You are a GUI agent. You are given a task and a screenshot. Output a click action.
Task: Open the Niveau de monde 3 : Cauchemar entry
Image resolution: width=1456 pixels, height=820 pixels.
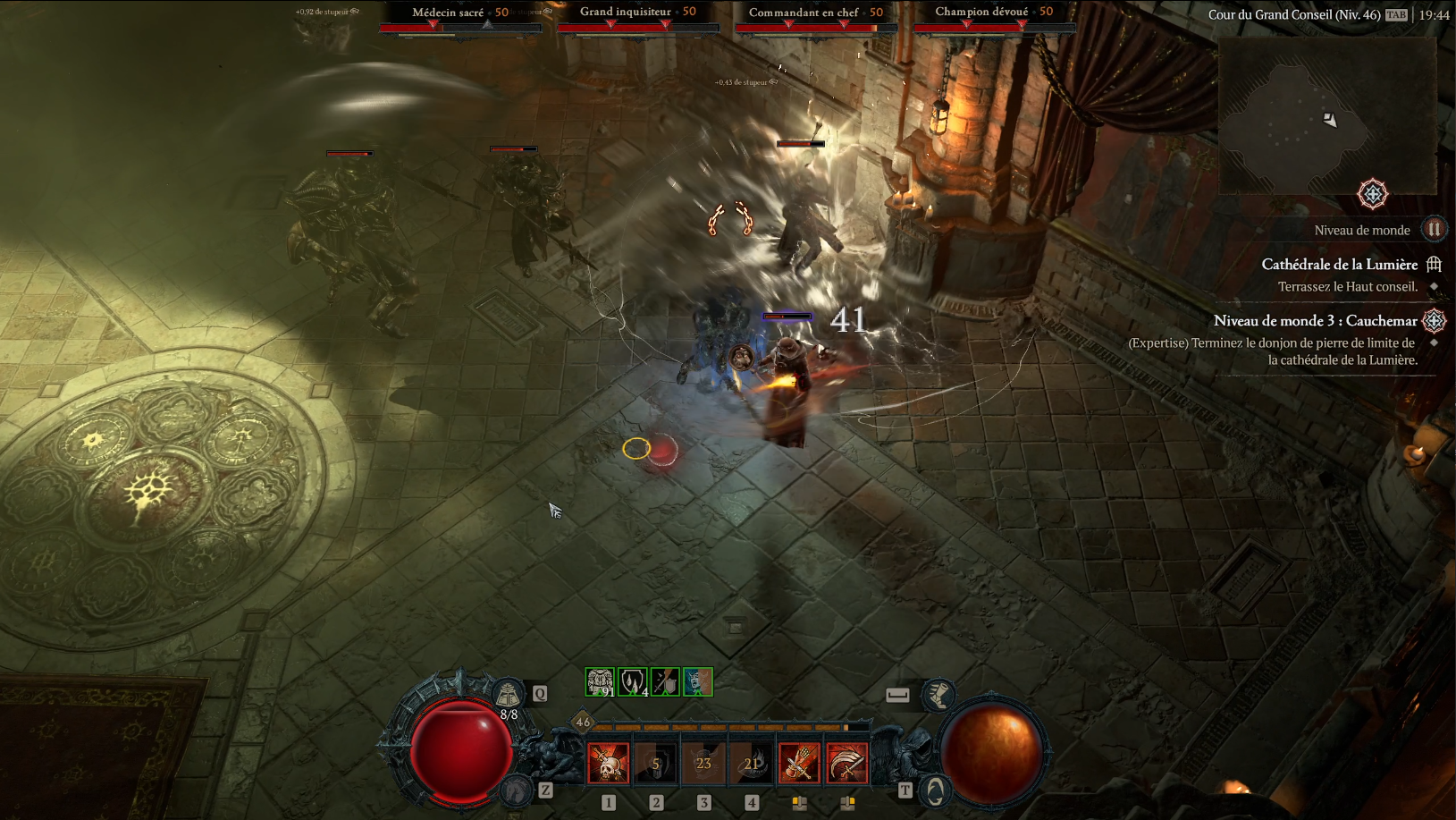pos(1315,321)
